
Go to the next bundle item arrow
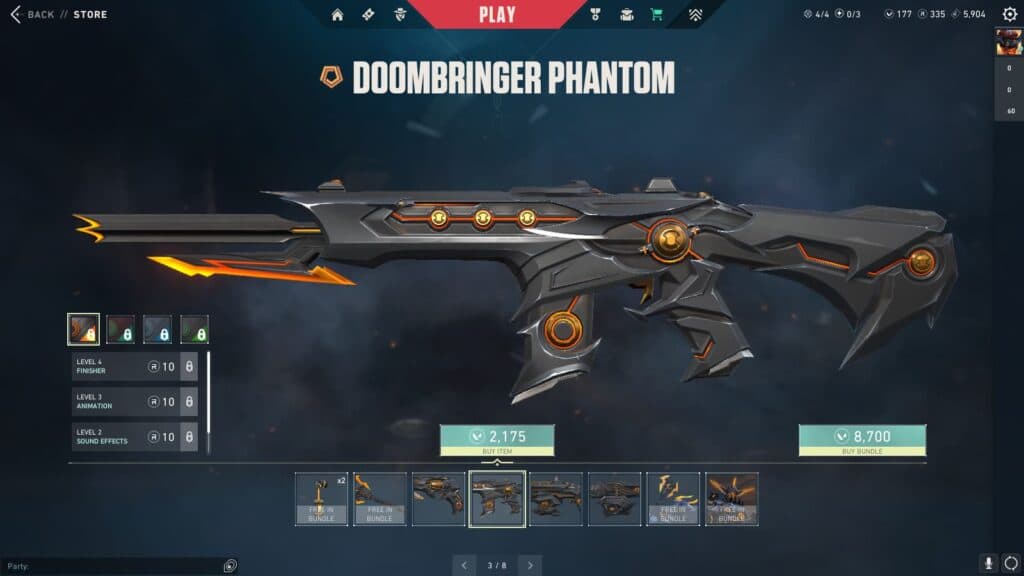[530, 565]
